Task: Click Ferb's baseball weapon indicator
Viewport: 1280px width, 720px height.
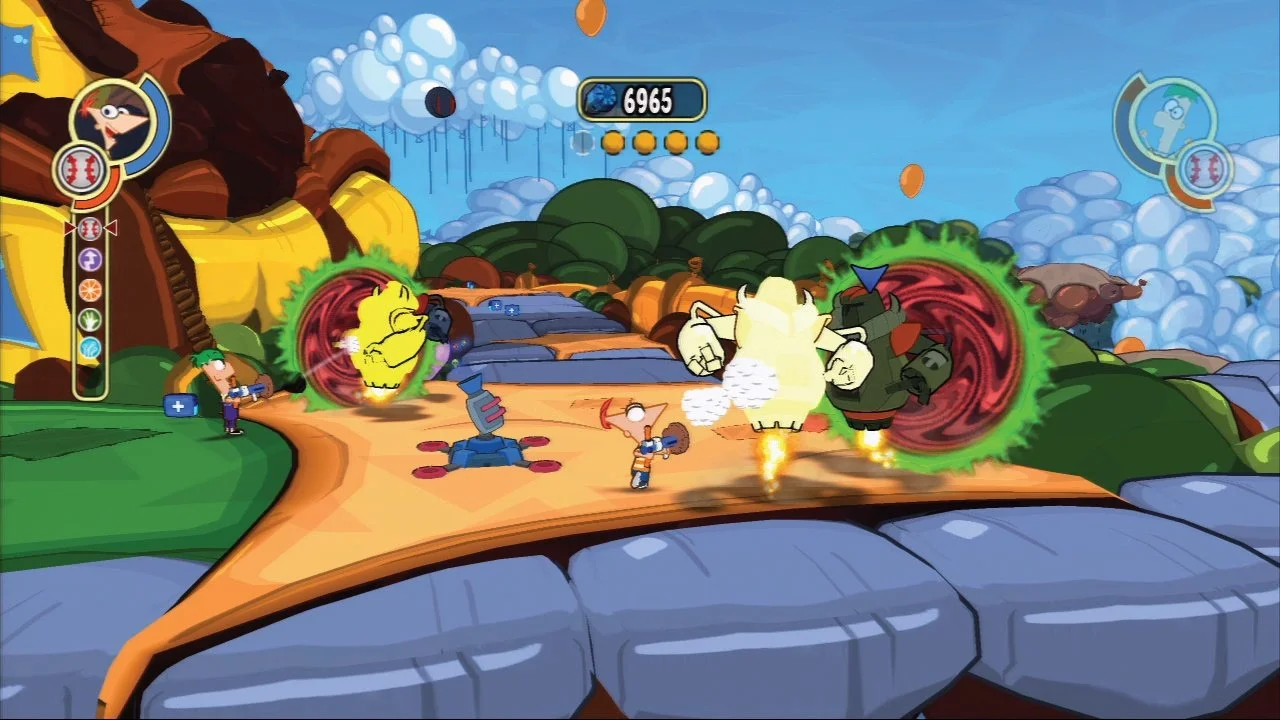Action: pyautogui.click(x=1206, y=167)
